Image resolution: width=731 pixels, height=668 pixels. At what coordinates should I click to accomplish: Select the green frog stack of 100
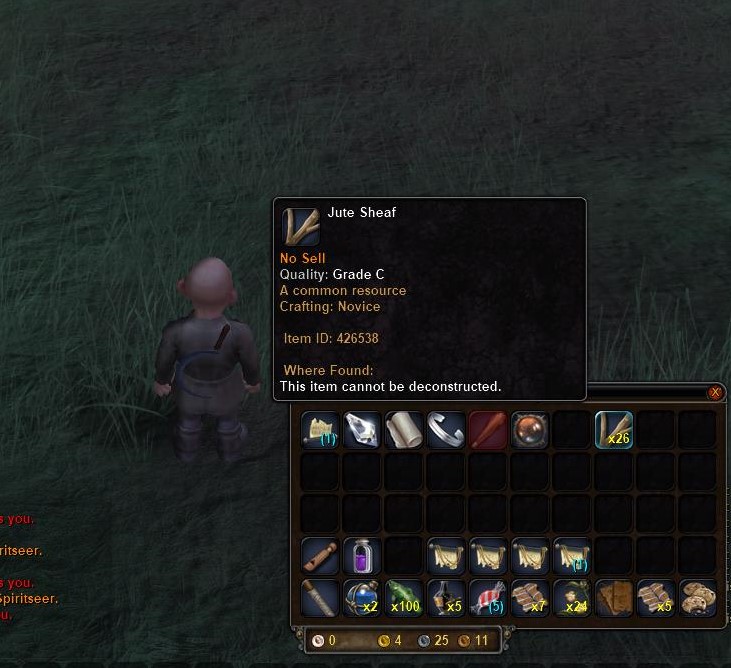click(x=403, y=598)
